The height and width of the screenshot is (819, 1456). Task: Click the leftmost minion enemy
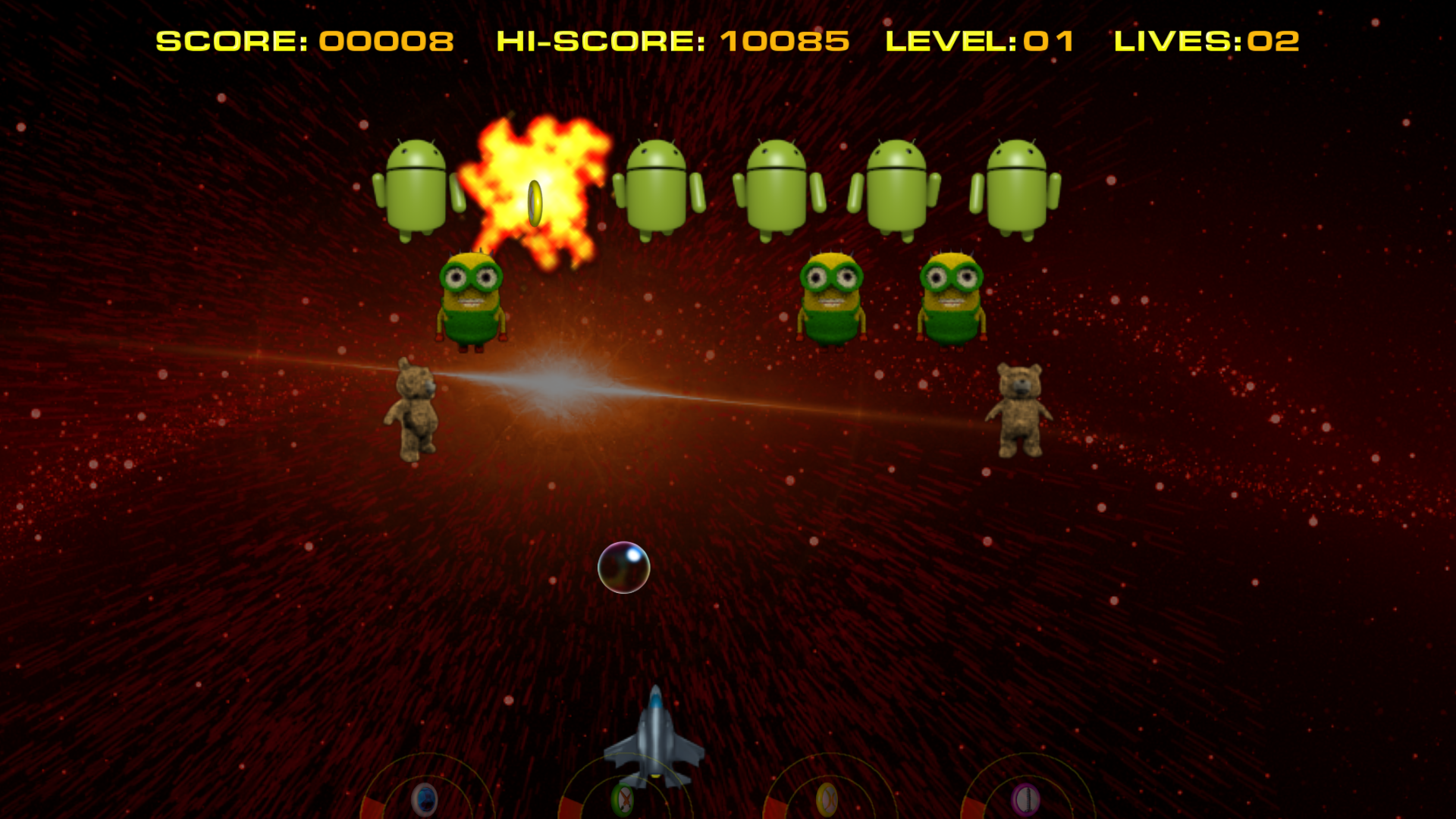point(472,296)
